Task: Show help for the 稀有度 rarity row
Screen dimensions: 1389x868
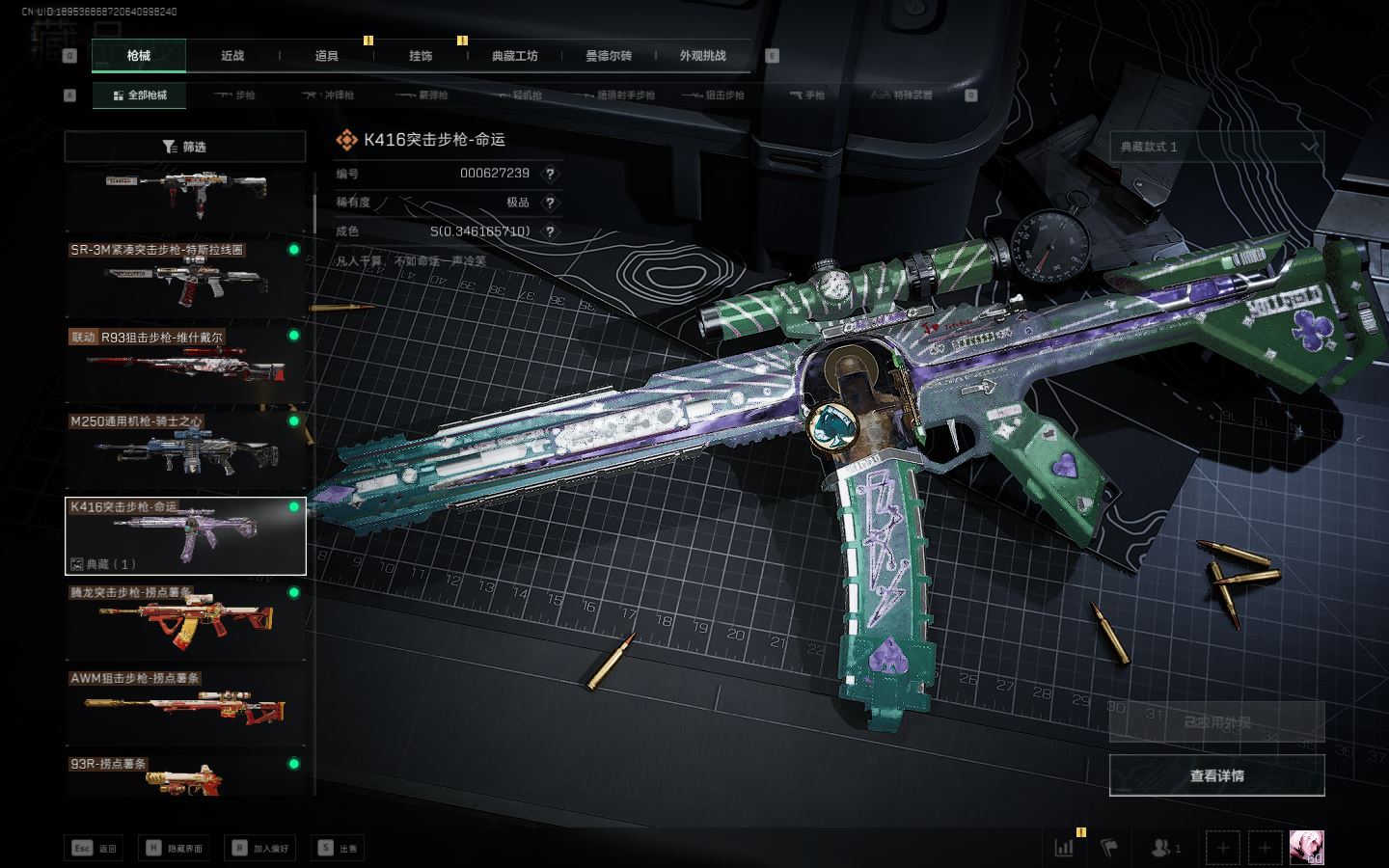Action: pyautogui.click(x=550, y=203)
